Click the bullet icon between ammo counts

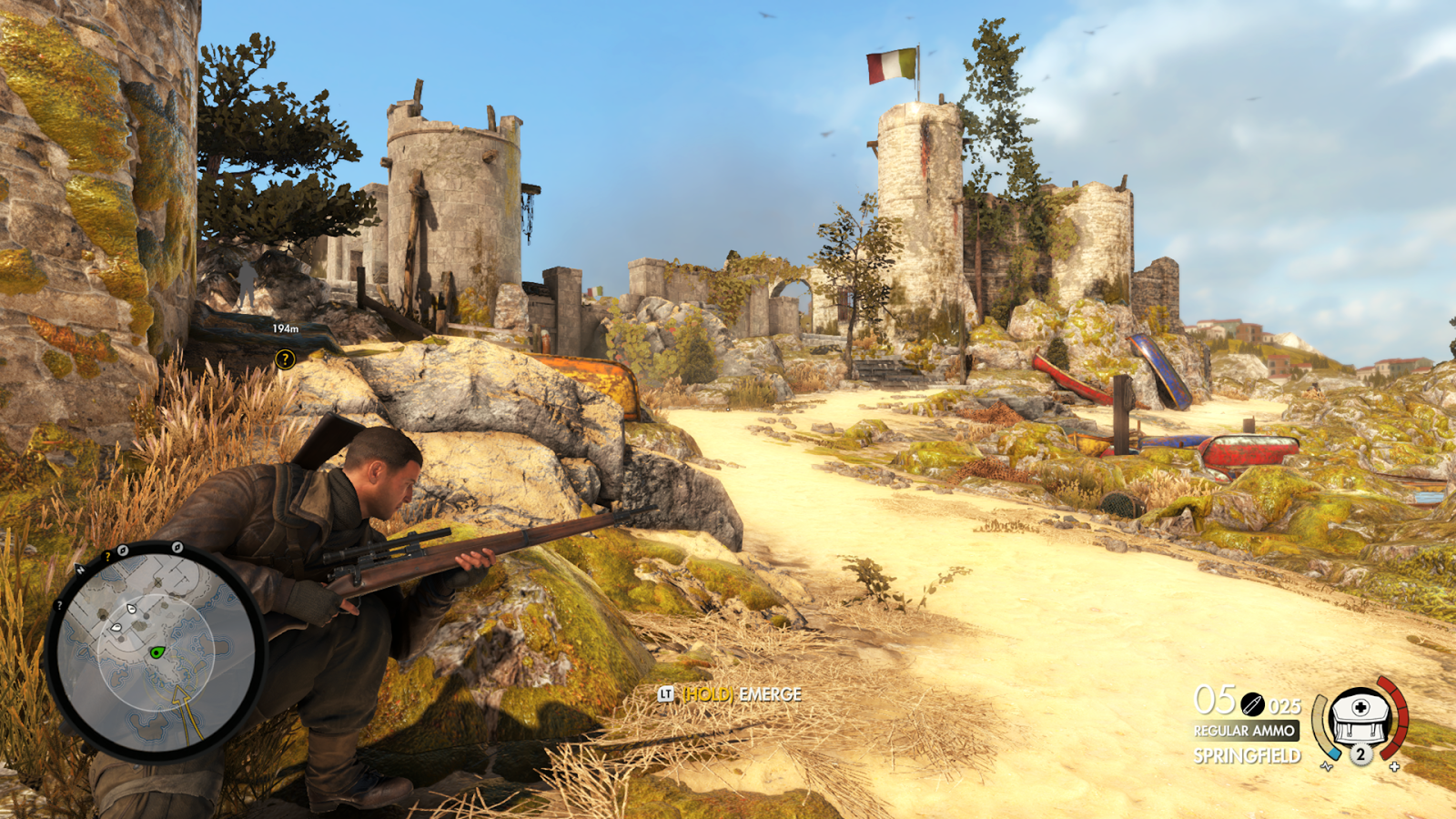tap(1253, 704)
